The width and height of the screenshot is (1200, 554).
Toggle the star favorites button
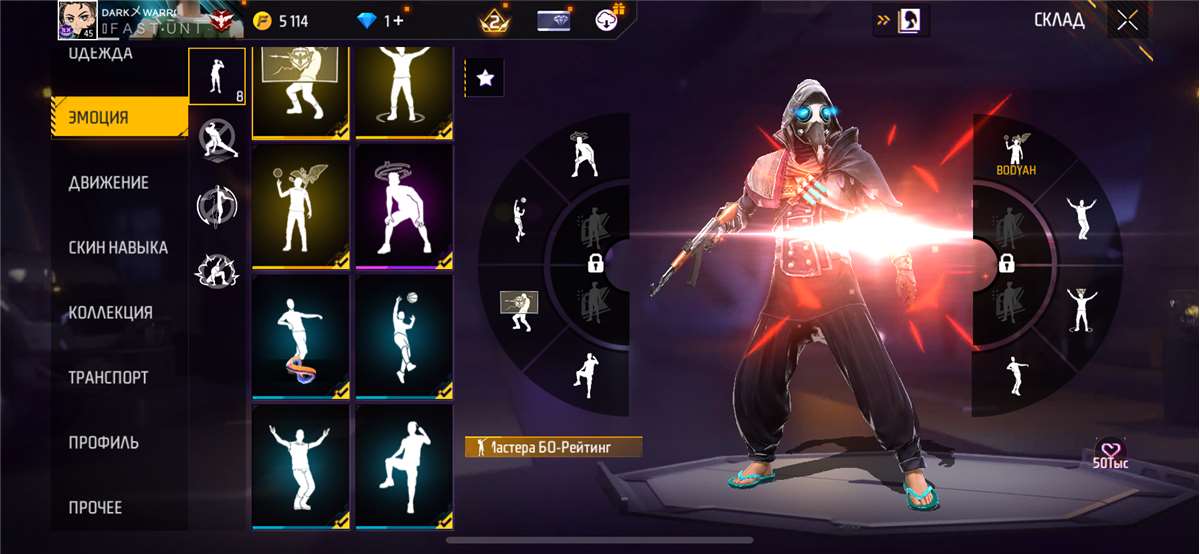click(485, 78)
